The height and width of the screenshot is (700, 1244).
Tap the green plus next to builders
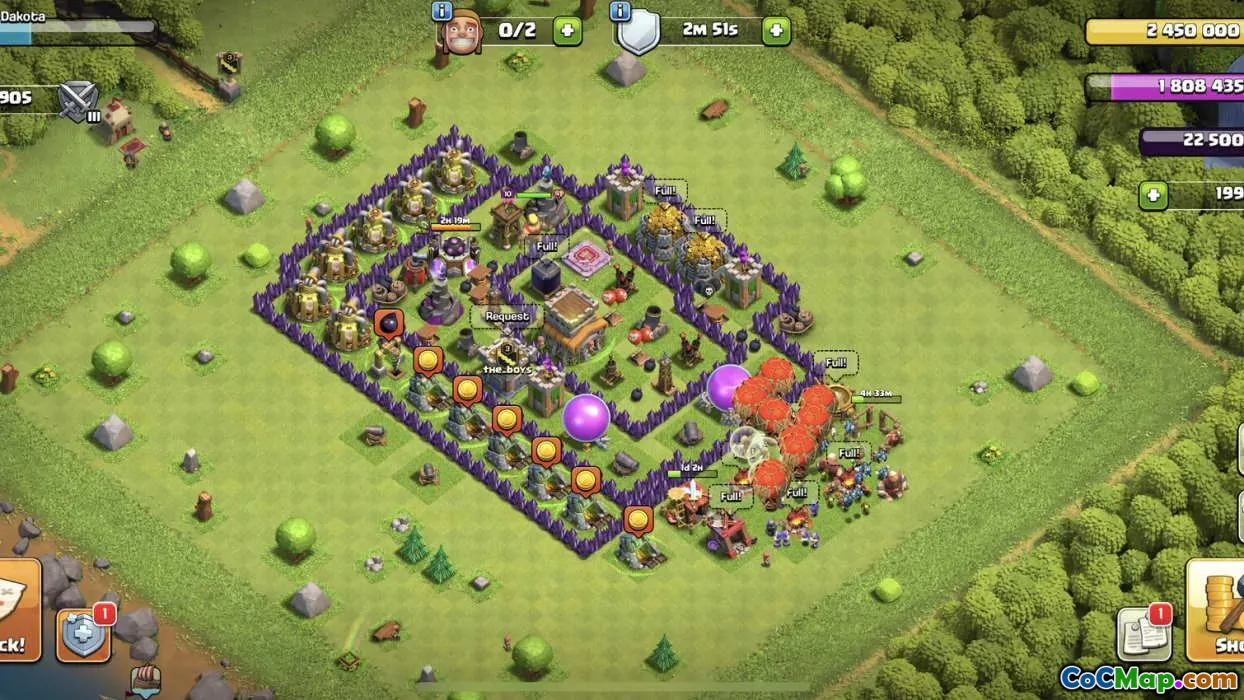567,30
